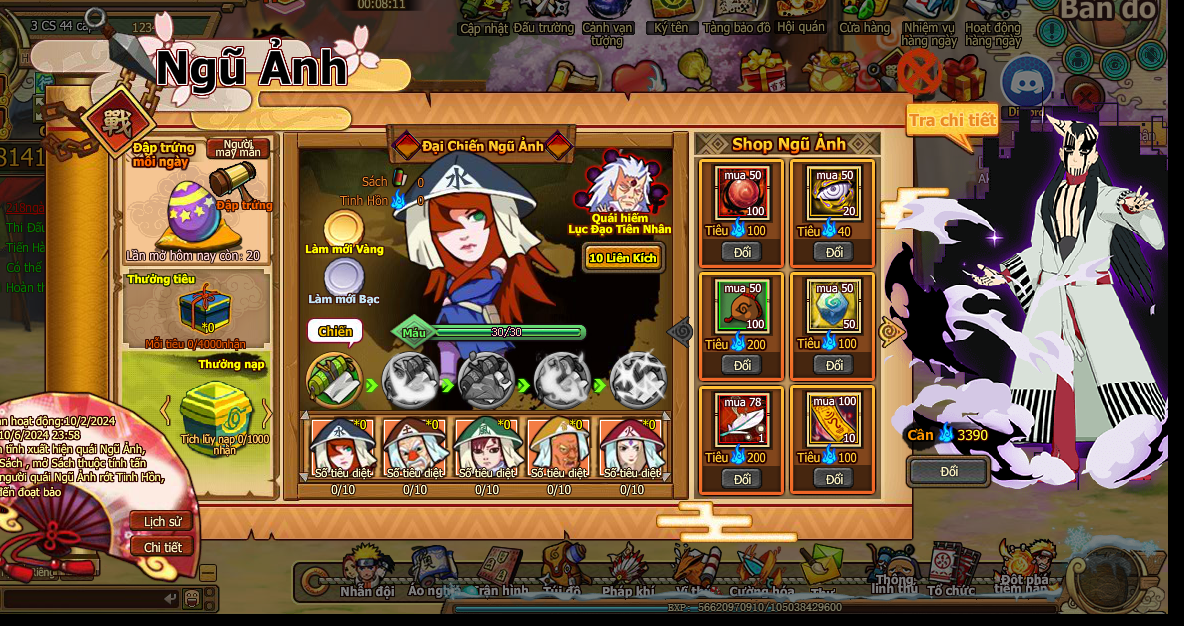Refresh with the silver Làm mới Bạc coin

pos(343,276)
